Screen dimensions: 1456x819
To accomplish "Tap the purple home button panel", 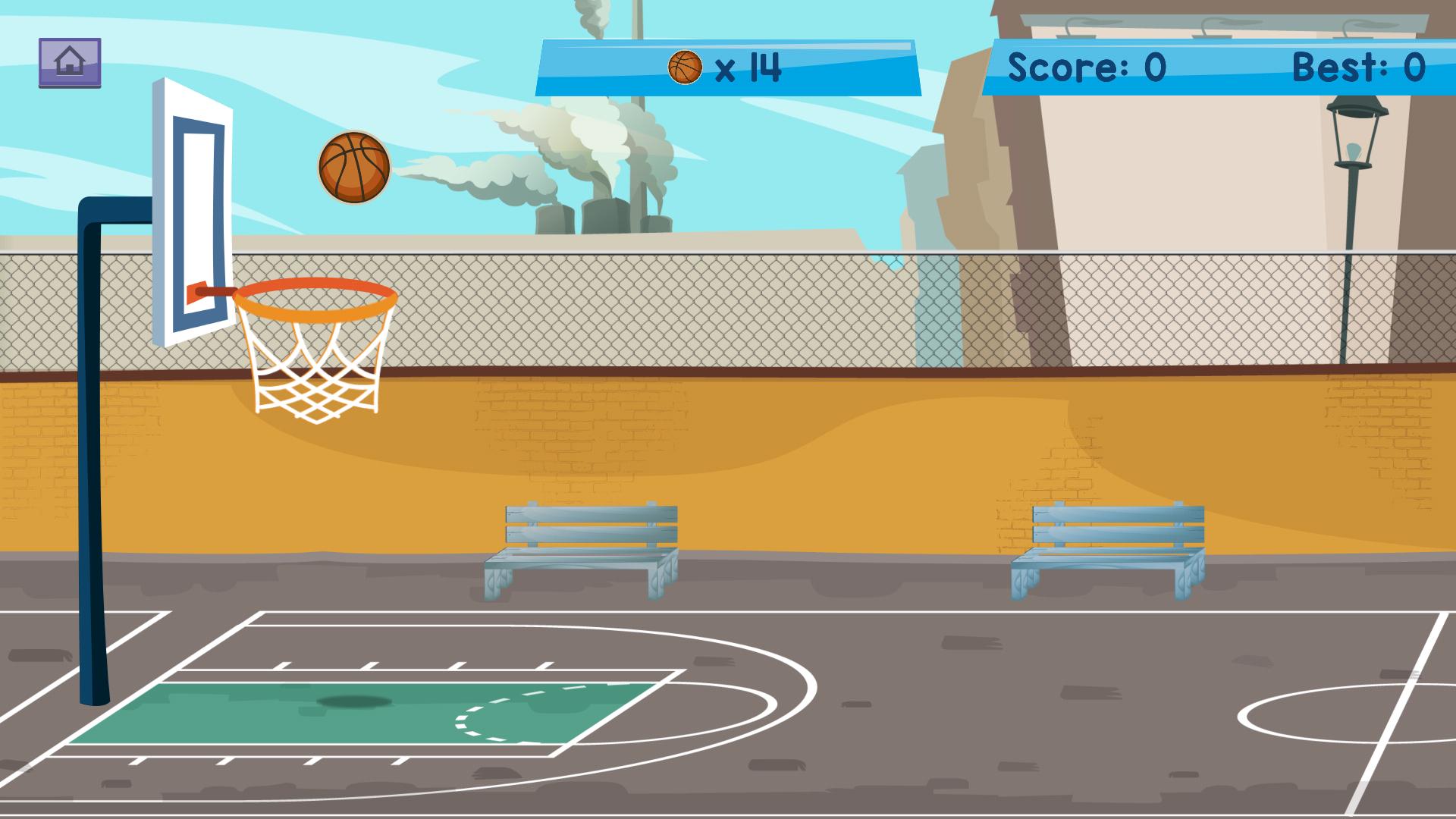I will [x=71, y=60].
